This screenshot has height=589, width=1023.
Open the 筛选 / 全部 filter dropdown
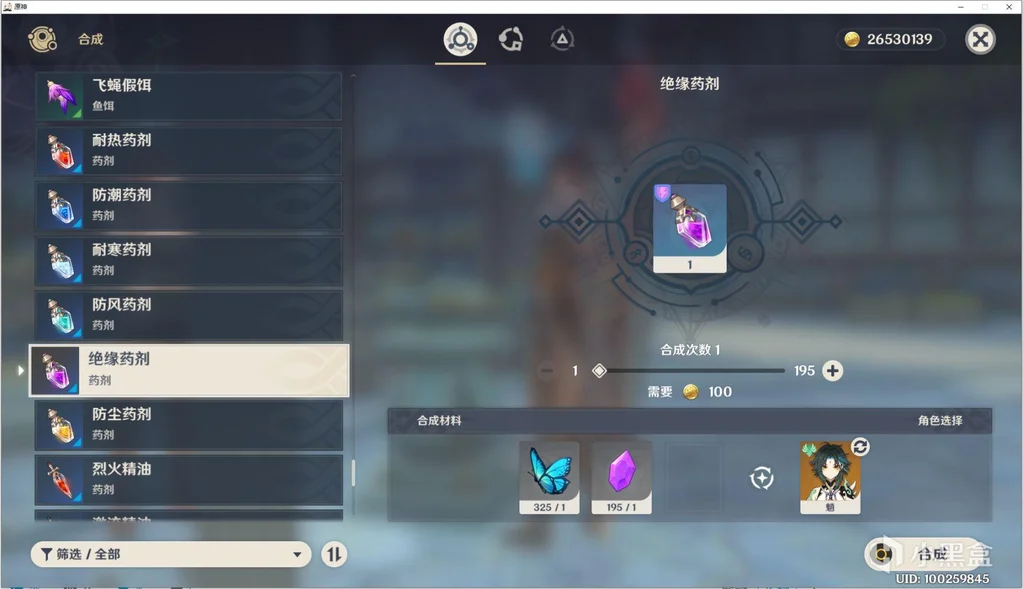171,554
